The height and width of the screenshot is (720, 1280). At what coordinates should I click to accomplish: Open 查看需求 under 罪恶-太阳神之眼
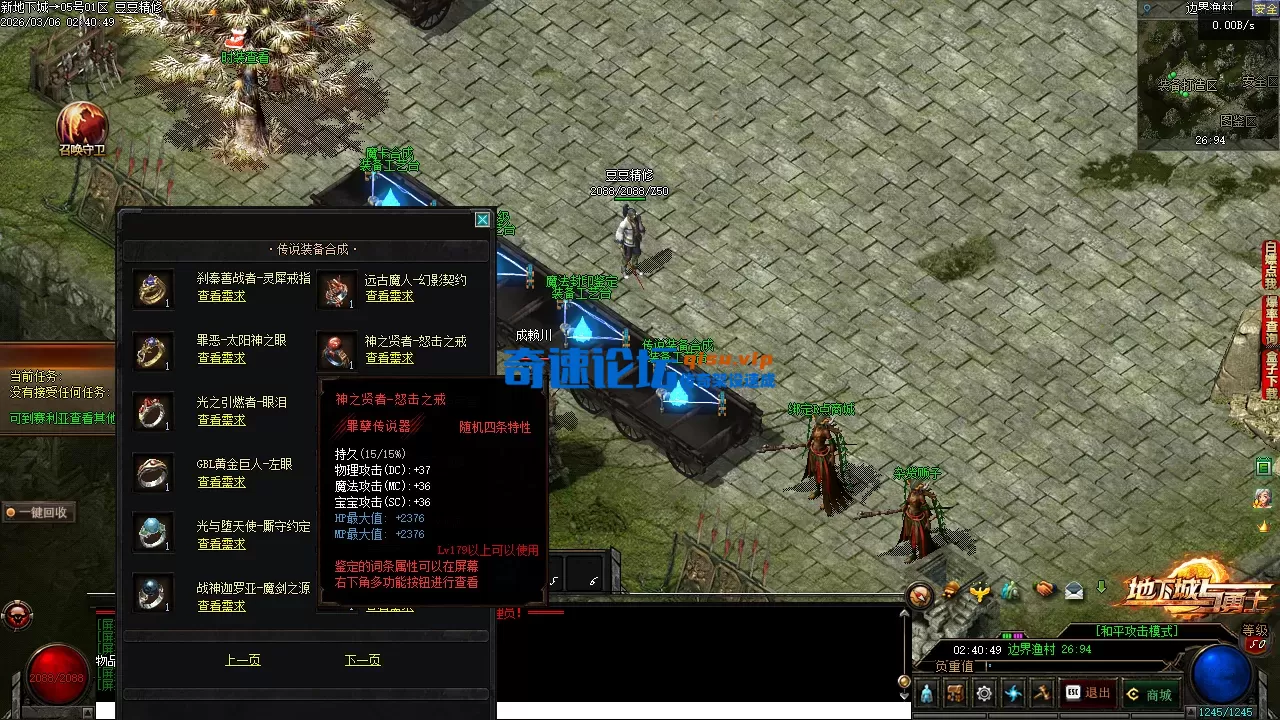(221, 358)
